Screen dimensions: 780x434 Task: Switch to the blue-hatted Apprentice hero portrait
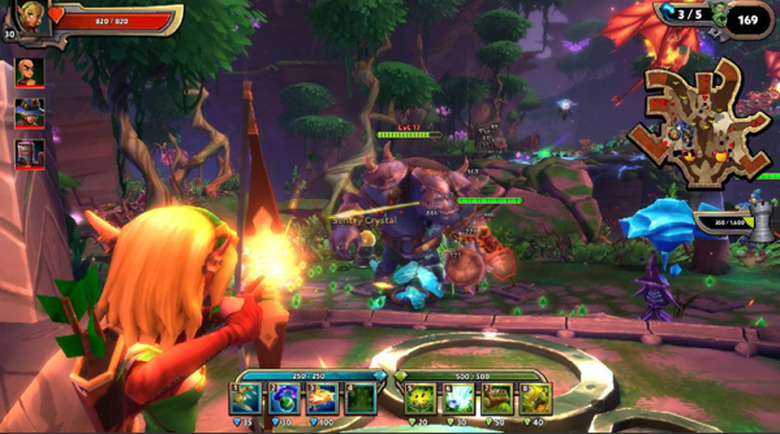pos(29,112)
